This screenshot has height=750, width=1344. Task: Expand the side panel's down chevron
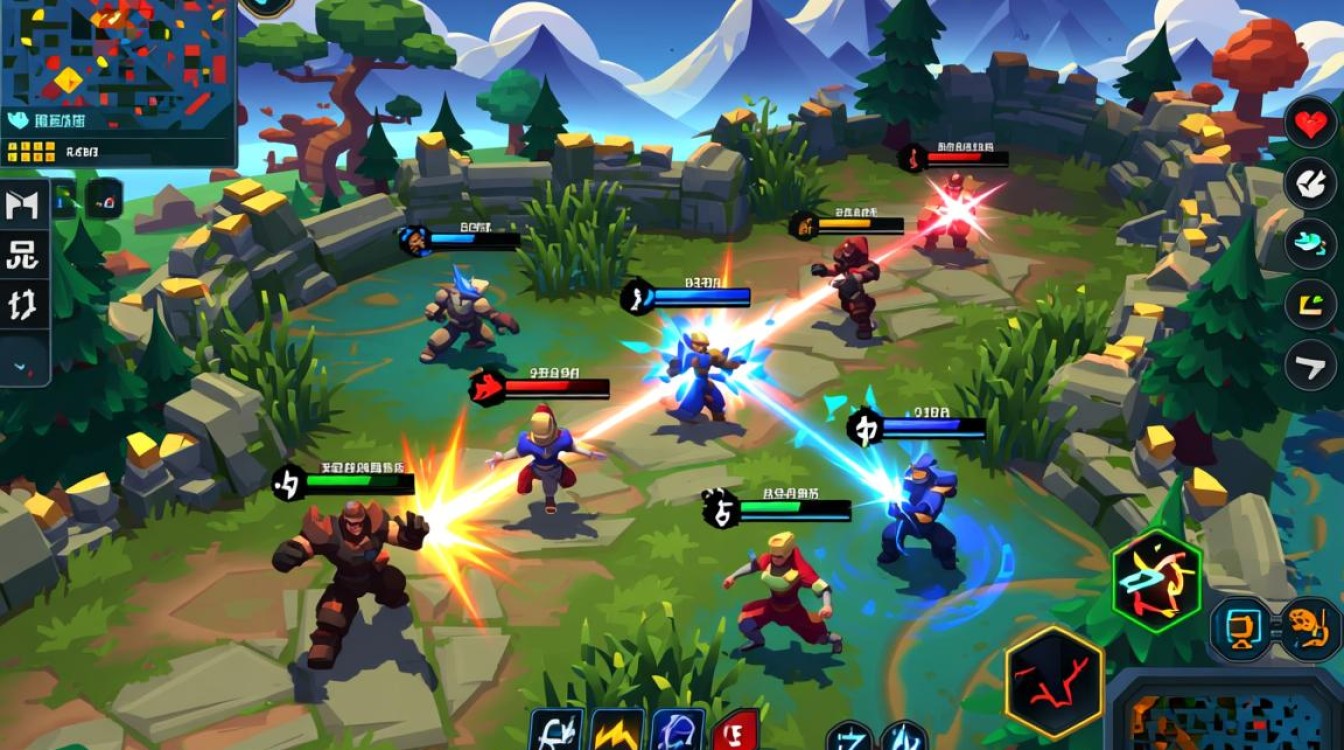pyautogui.click(x=22, y=366)
